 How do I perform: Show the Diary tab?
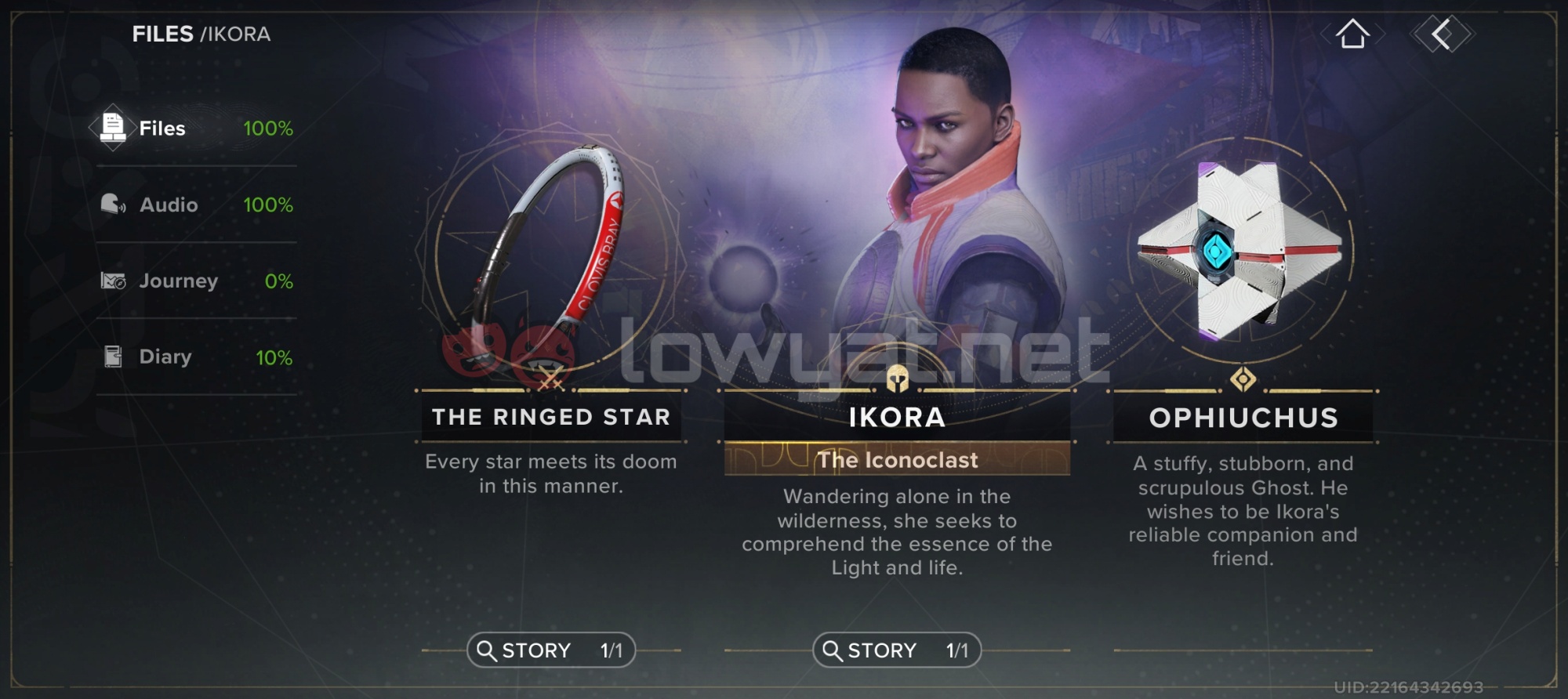(x=196, y=357)
